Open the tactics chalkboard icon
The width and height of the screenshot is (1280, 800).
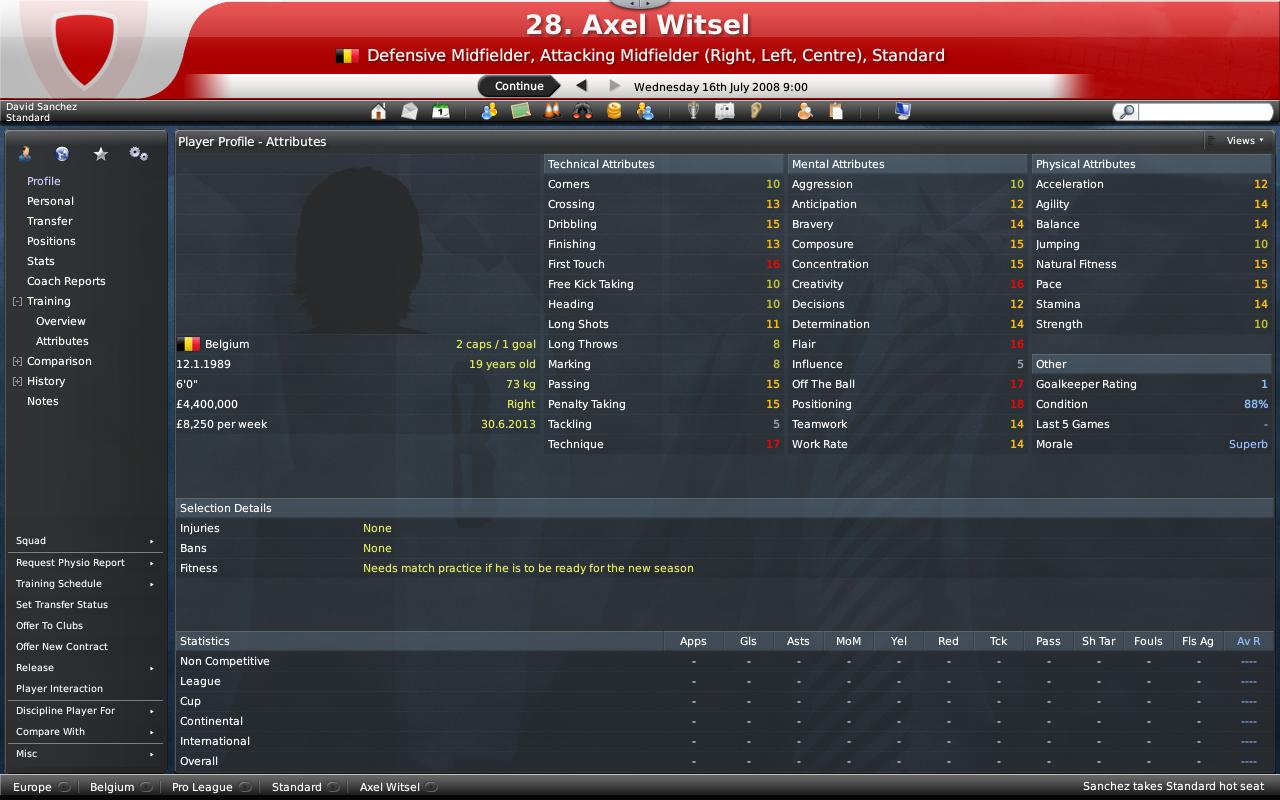tap(518, 112)
